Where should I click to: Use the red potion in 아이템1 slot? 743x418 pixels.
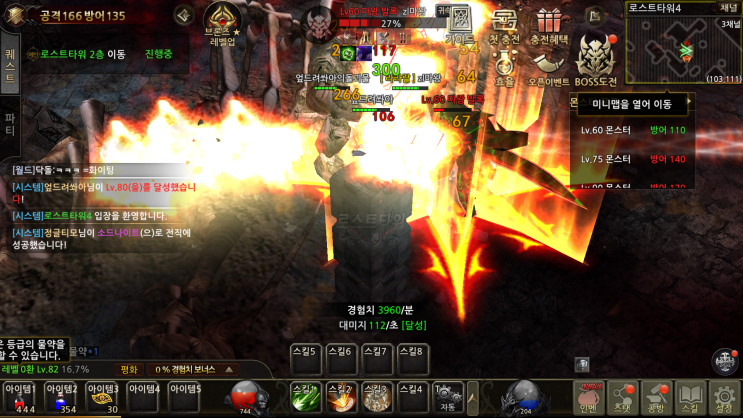pos(20,398)
